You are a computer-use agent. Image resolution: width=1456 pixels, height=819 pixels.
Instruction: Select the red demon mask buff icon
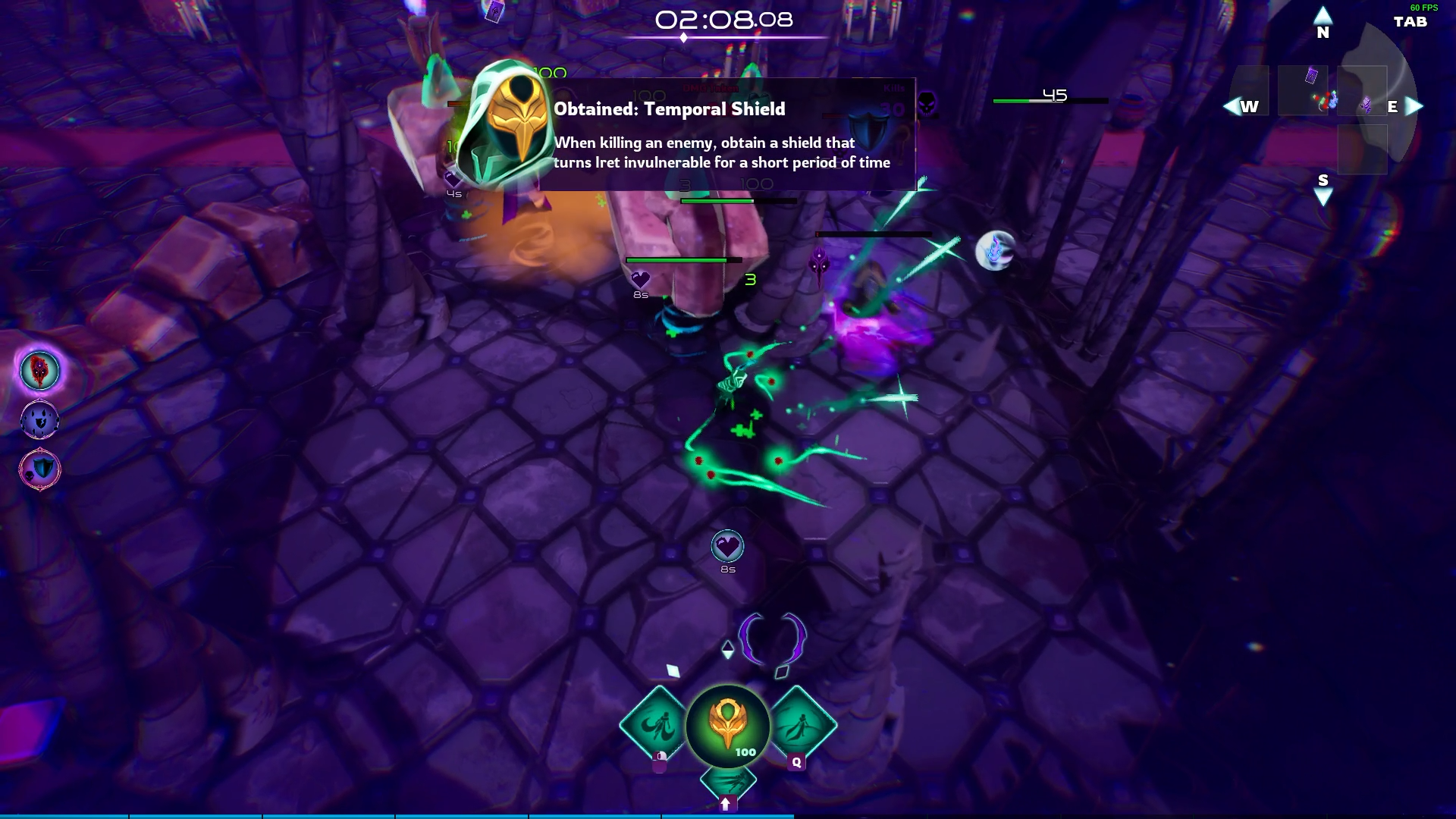coord(38,372)
